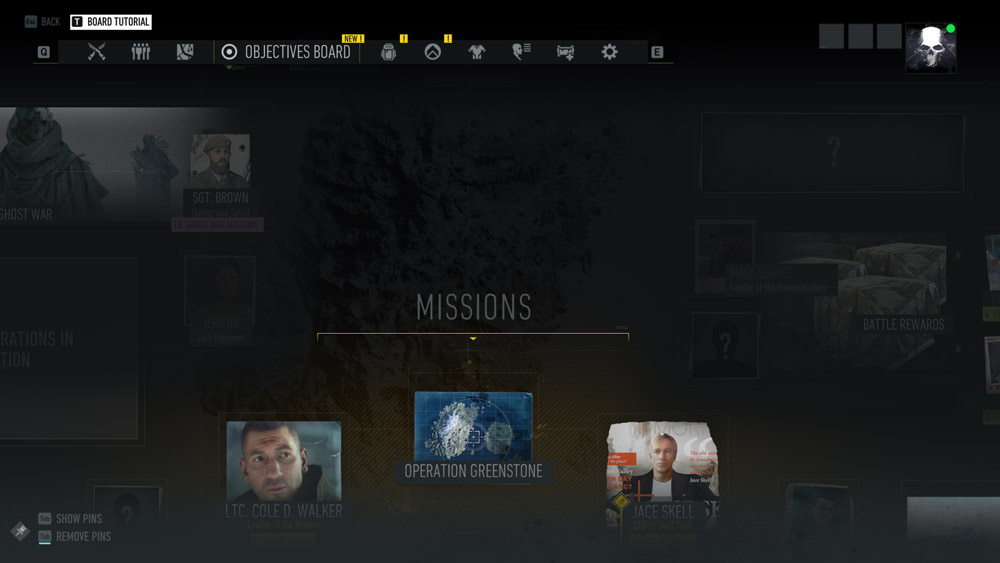Select the Sgt. Brown card
Screen dimensions: 1000x563
coord(220,170)
